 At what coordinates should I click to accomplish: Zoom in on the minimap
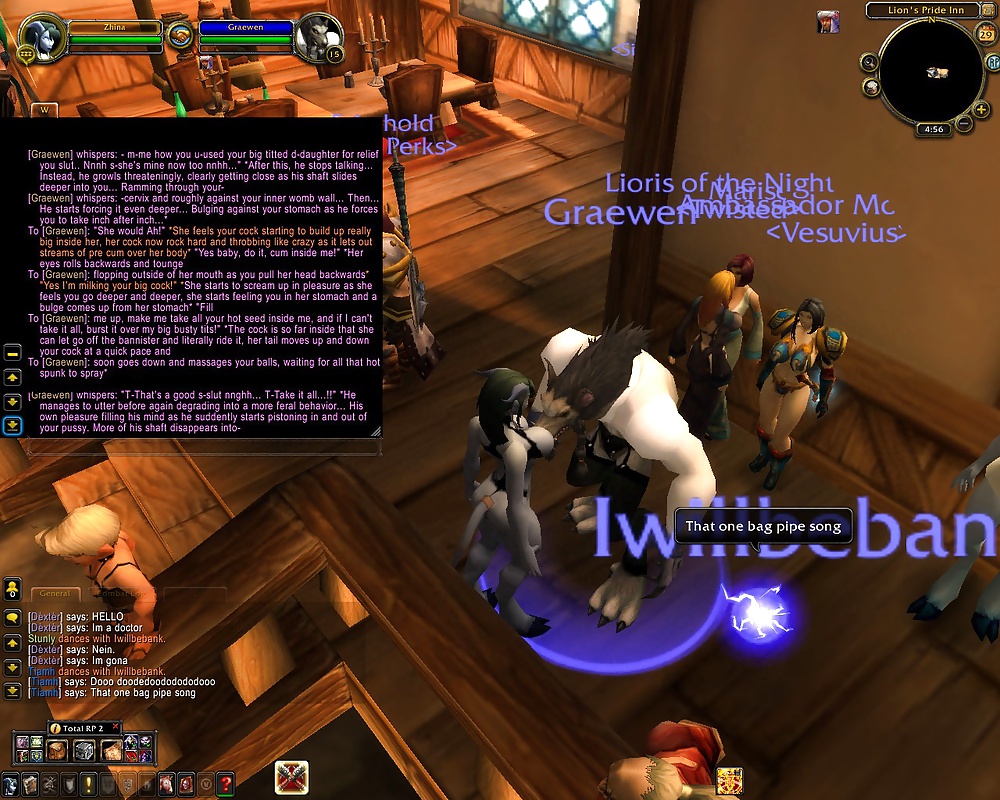(982, 109)
